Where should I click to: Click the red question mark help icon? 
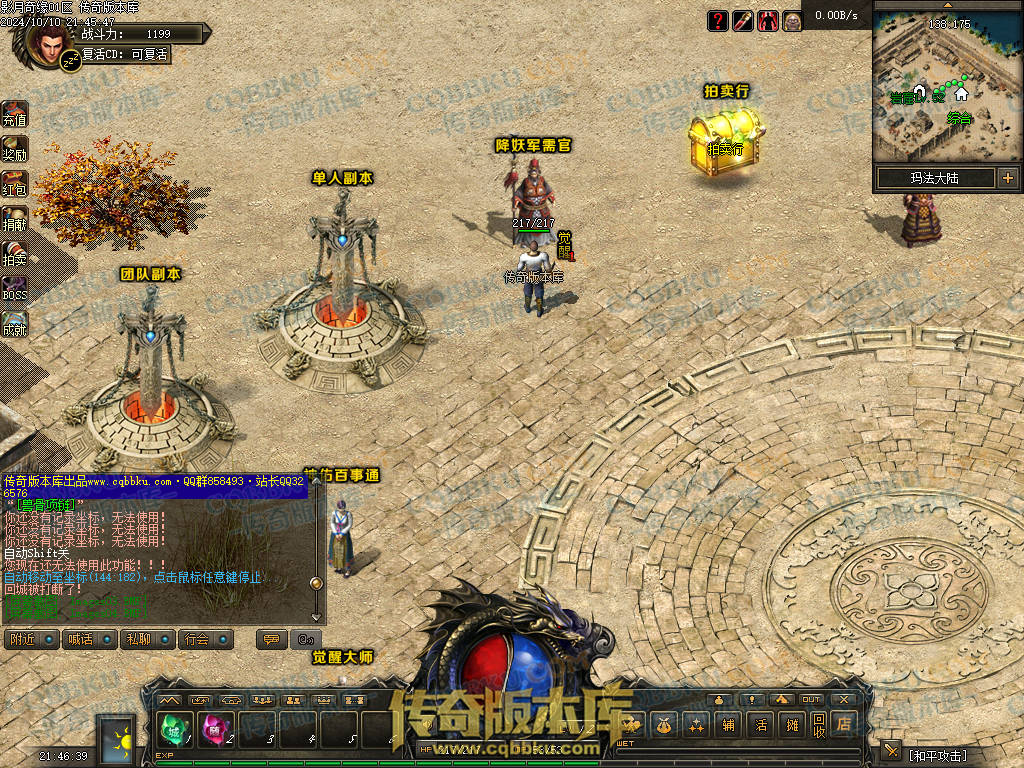coord(718,20)
